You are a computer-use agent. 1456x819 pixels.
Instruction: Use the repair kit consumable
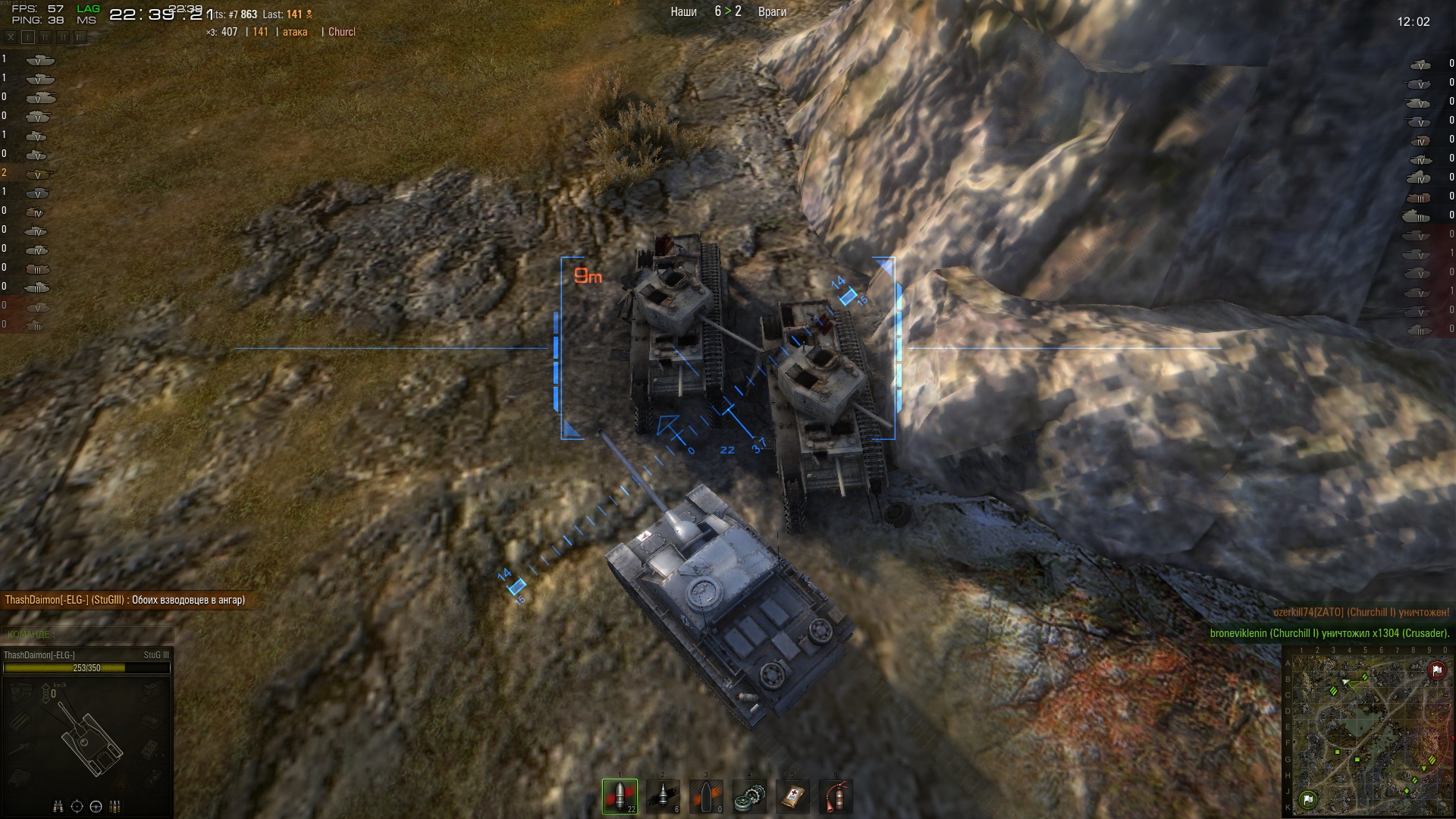tap(749, 796)
